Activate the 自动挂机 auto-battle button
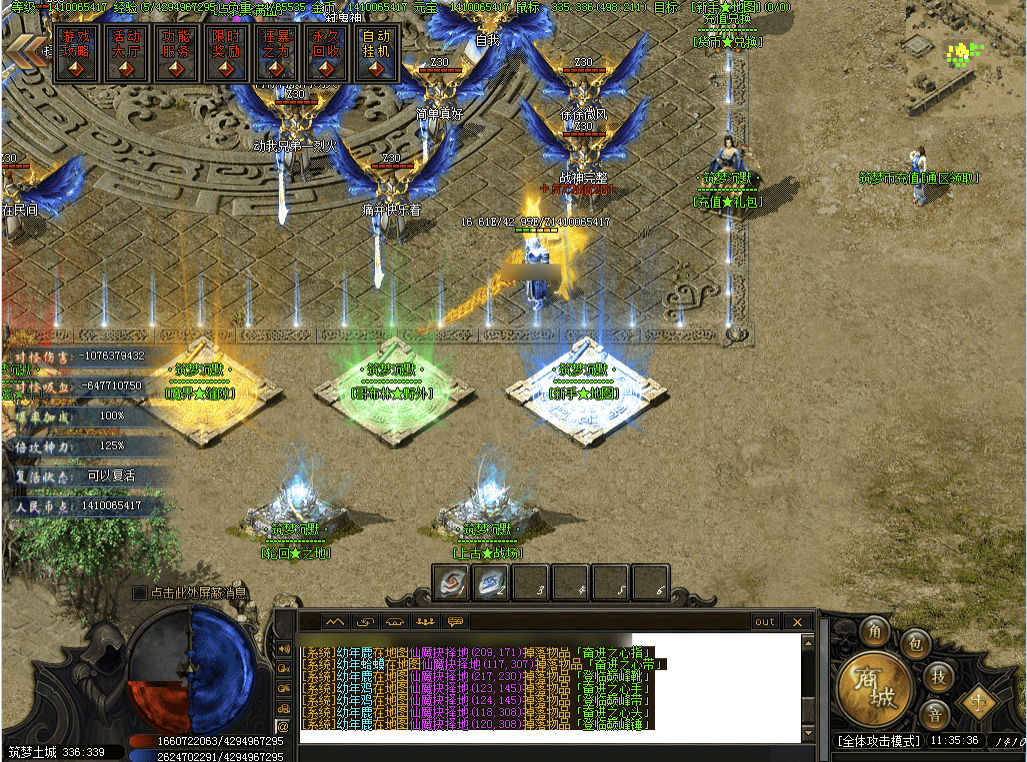 tap(376, 53)
